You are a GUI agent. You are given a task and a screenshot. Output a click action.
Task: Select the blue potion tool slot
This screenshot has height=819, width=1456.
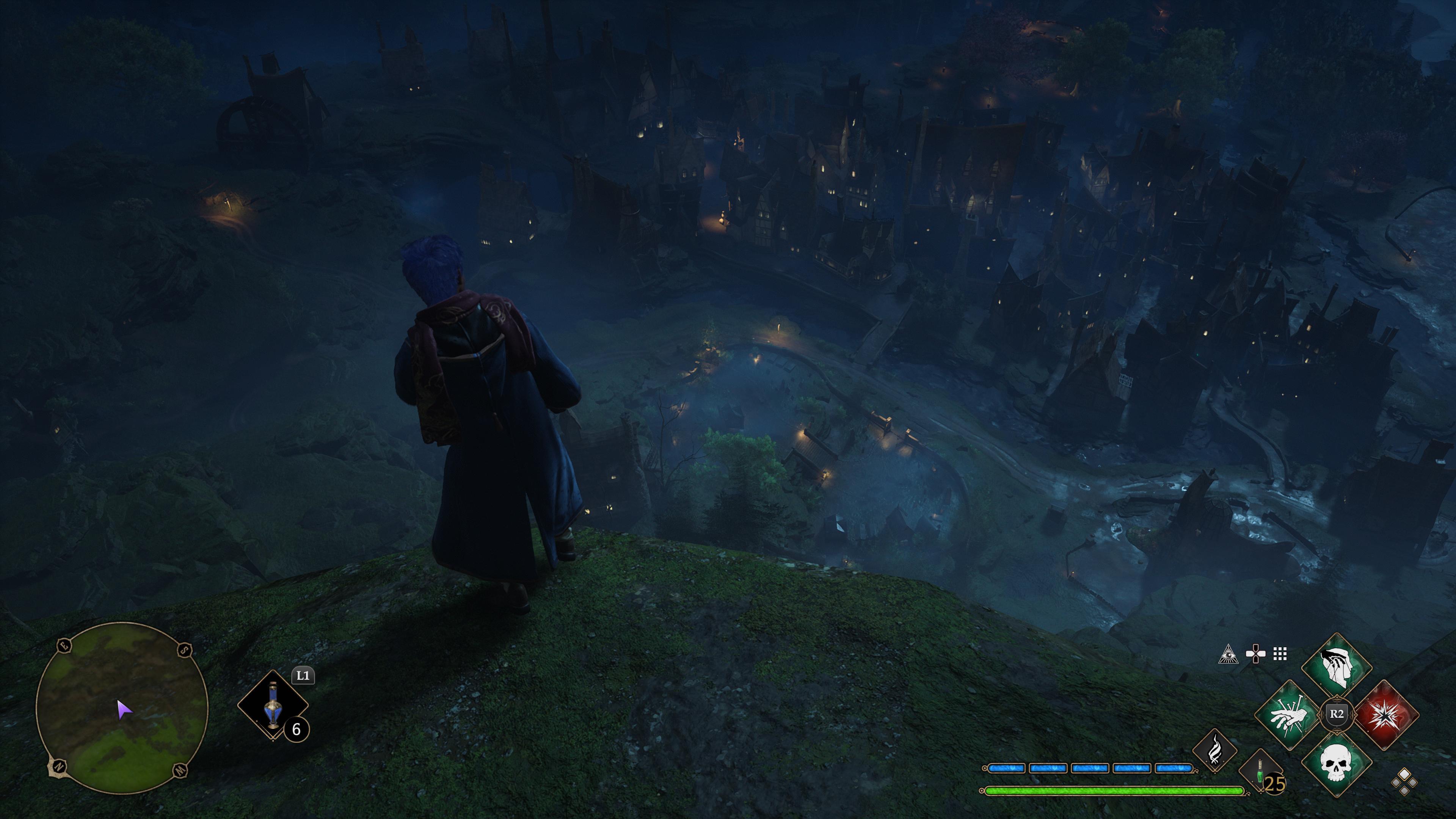click(273, 705)
